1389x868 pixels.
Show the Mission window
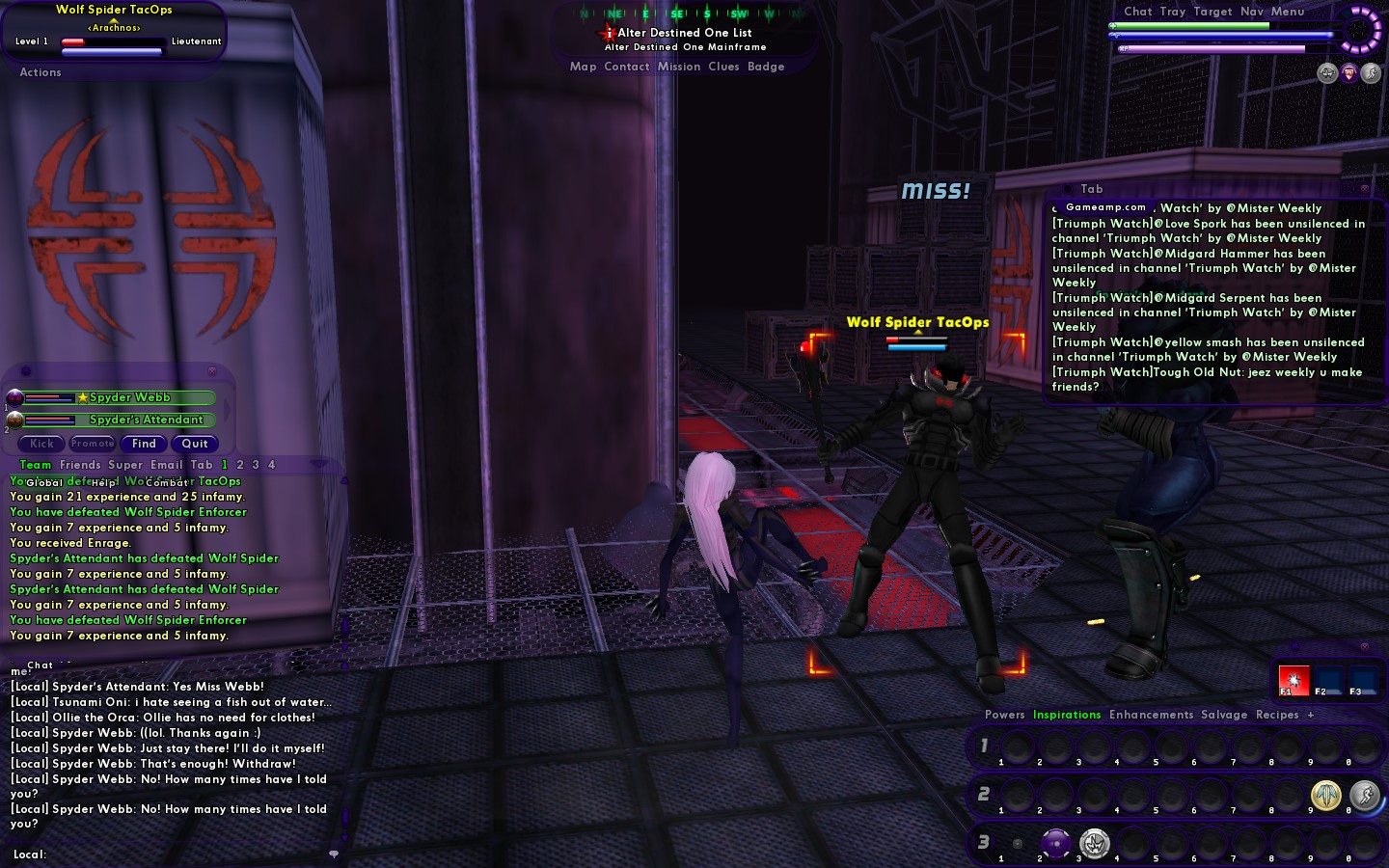(679, 67)
